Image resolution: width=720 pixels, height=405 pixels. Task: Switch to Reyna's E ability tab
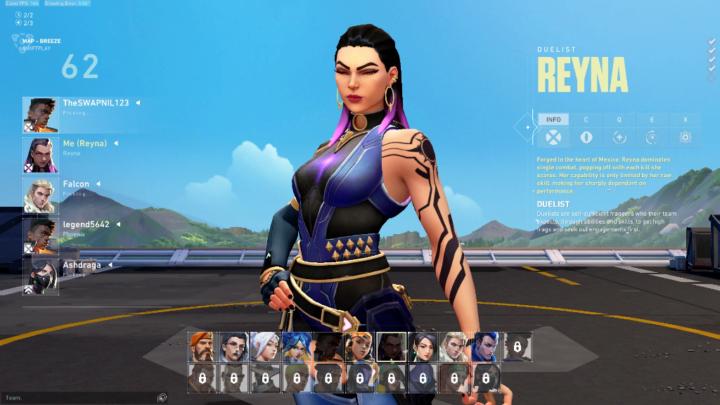(652, 119)
